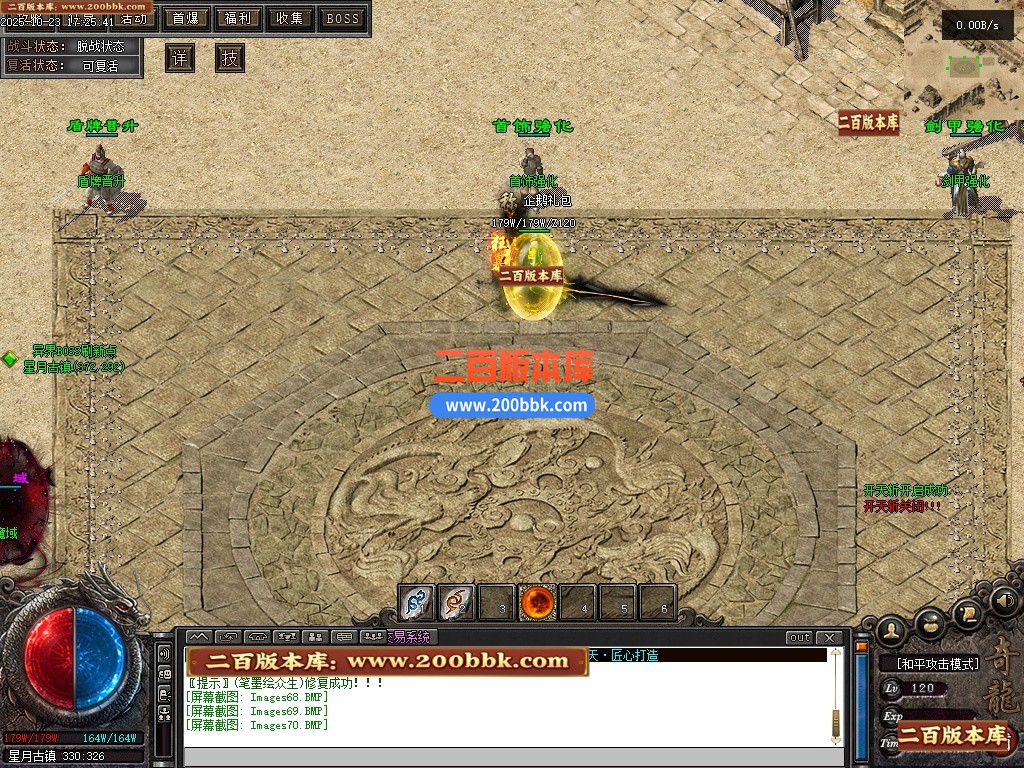Open the 首爆 menu button
The height and width of the screenshot is (768, 1024).
pyautogui.click(x=185, y=18)
